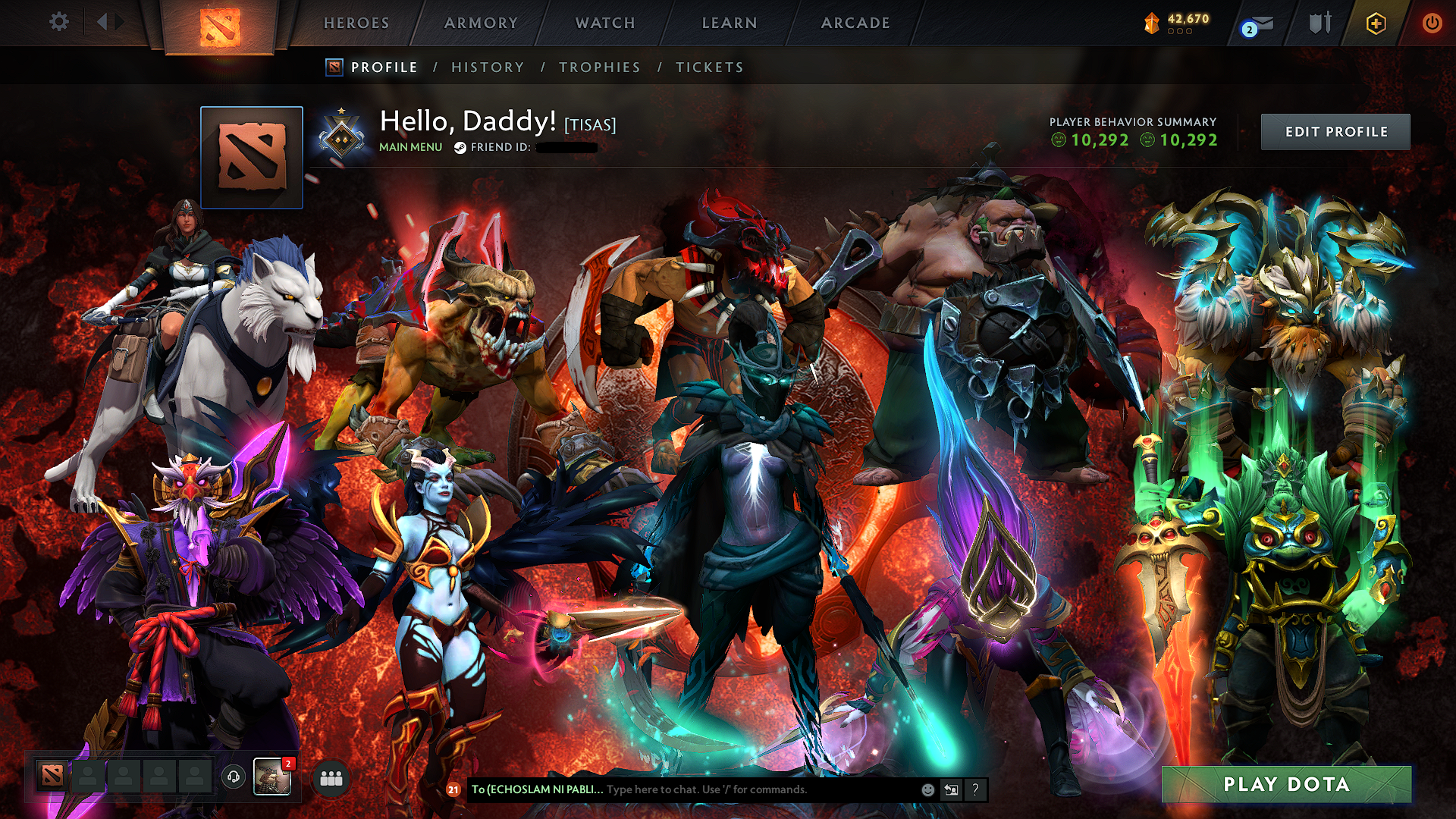Click the shards currency gem icon

click(1152, 22)
